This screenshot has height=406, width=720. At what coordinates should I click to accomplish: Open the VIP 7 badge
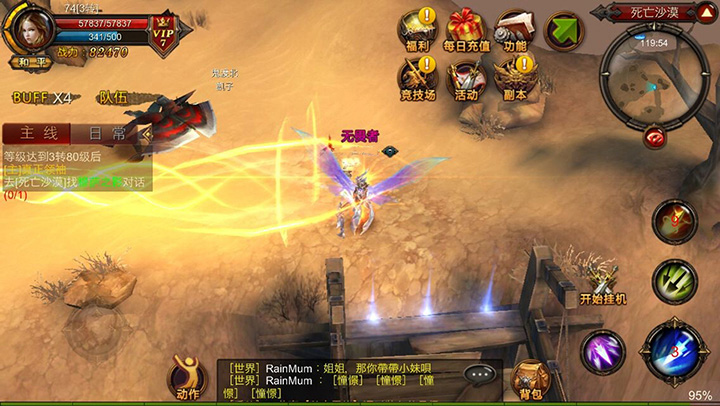point(163,31)
